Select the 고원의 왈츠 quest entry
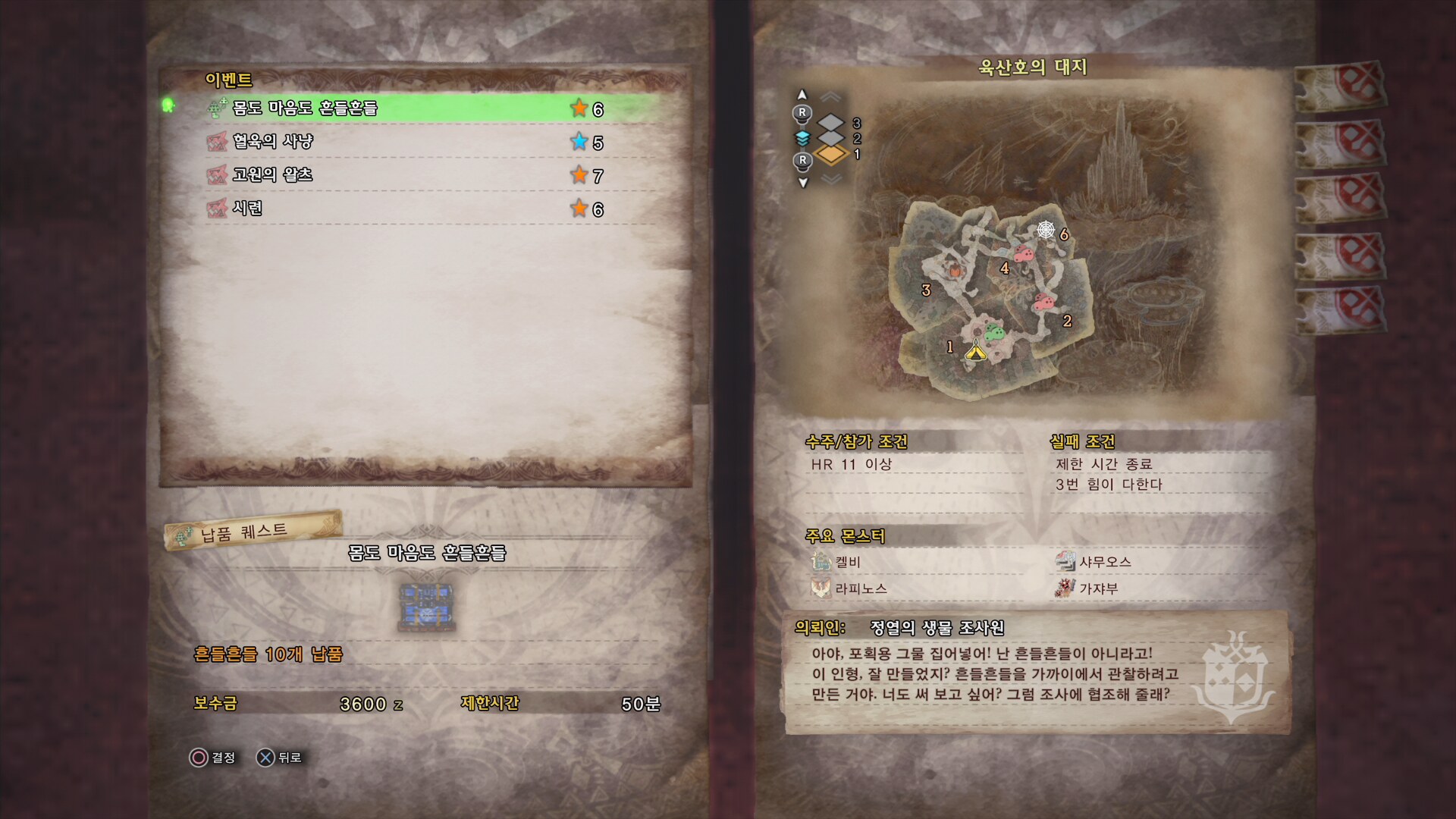The width and height of the screenshot is (1456, 819). coord(409,175)
